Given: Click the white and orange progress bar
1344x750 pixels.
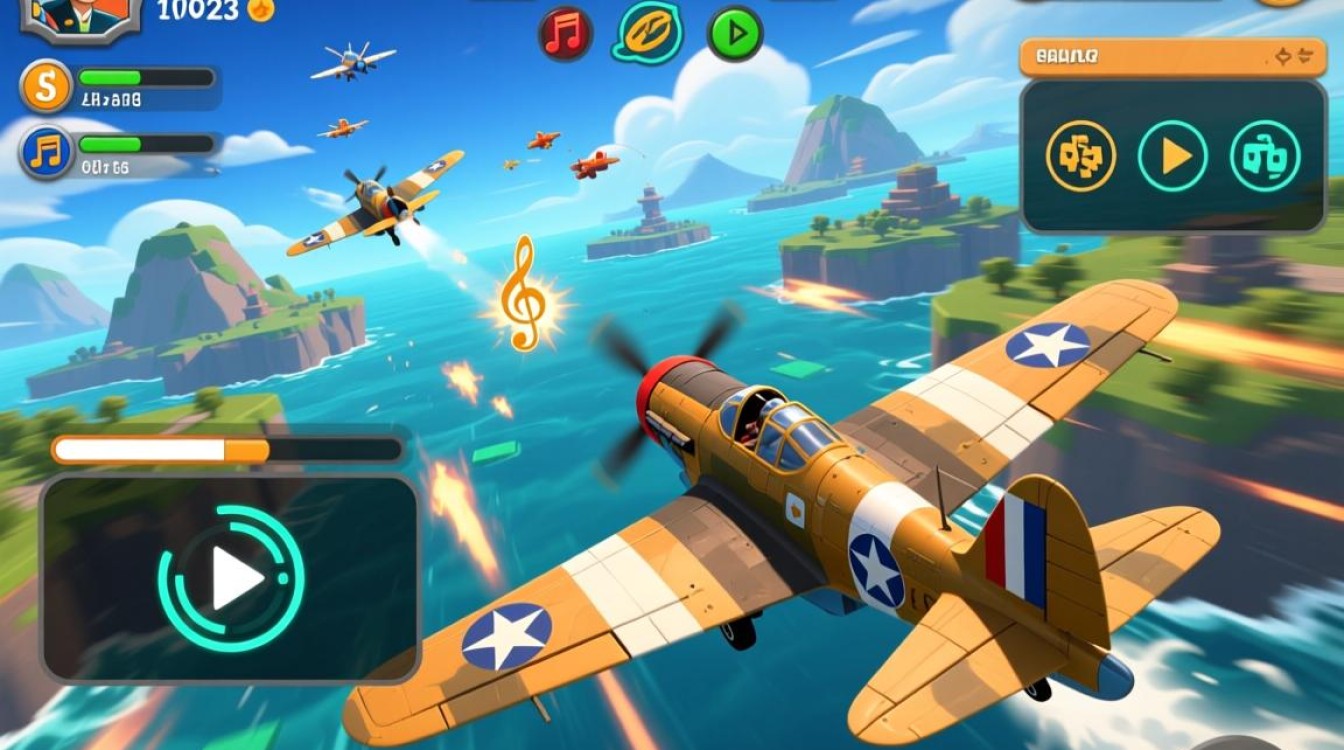Looking at the screenshot, I should coord(228,450).
